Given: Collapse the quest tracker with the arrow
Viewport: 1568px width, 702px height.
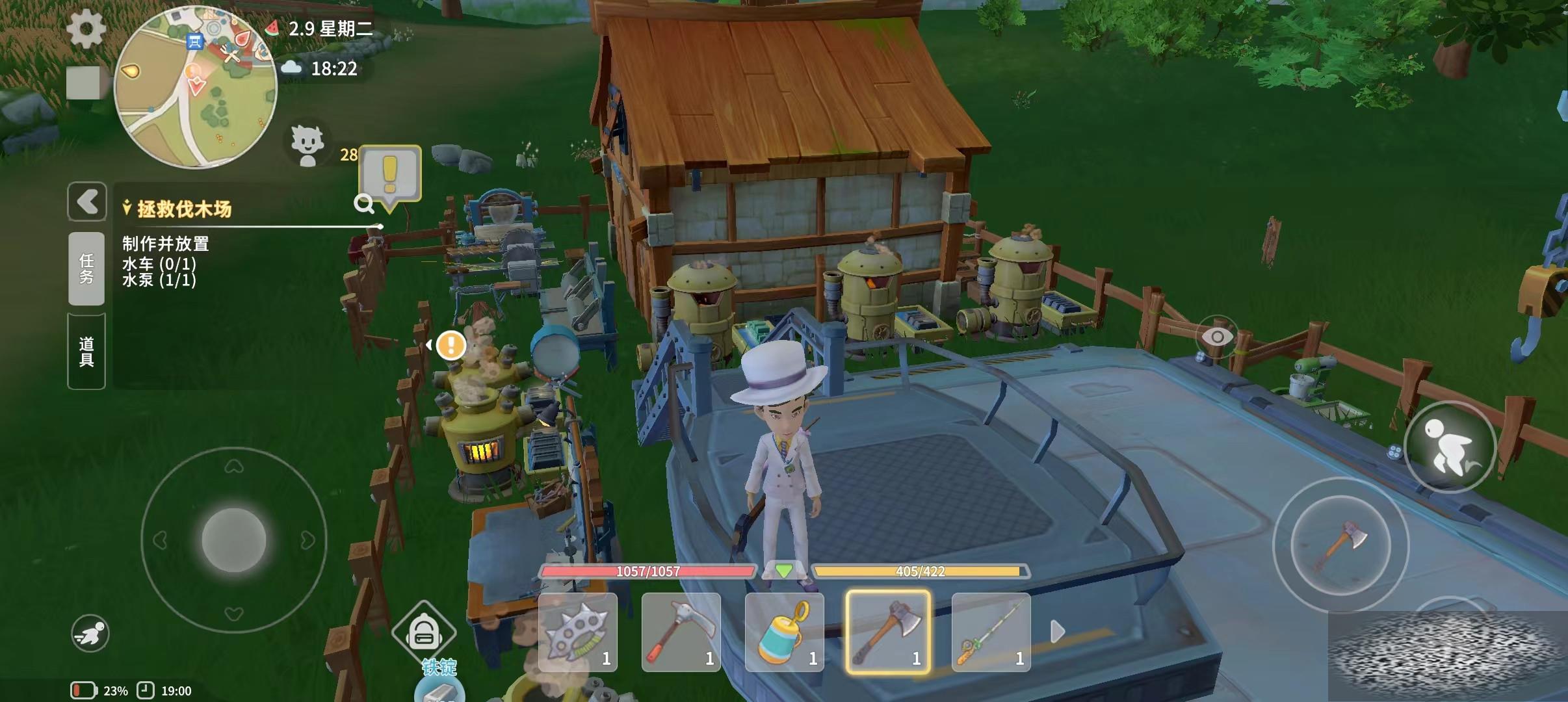Looking at the screenshot, I should (x=87, y=201).
